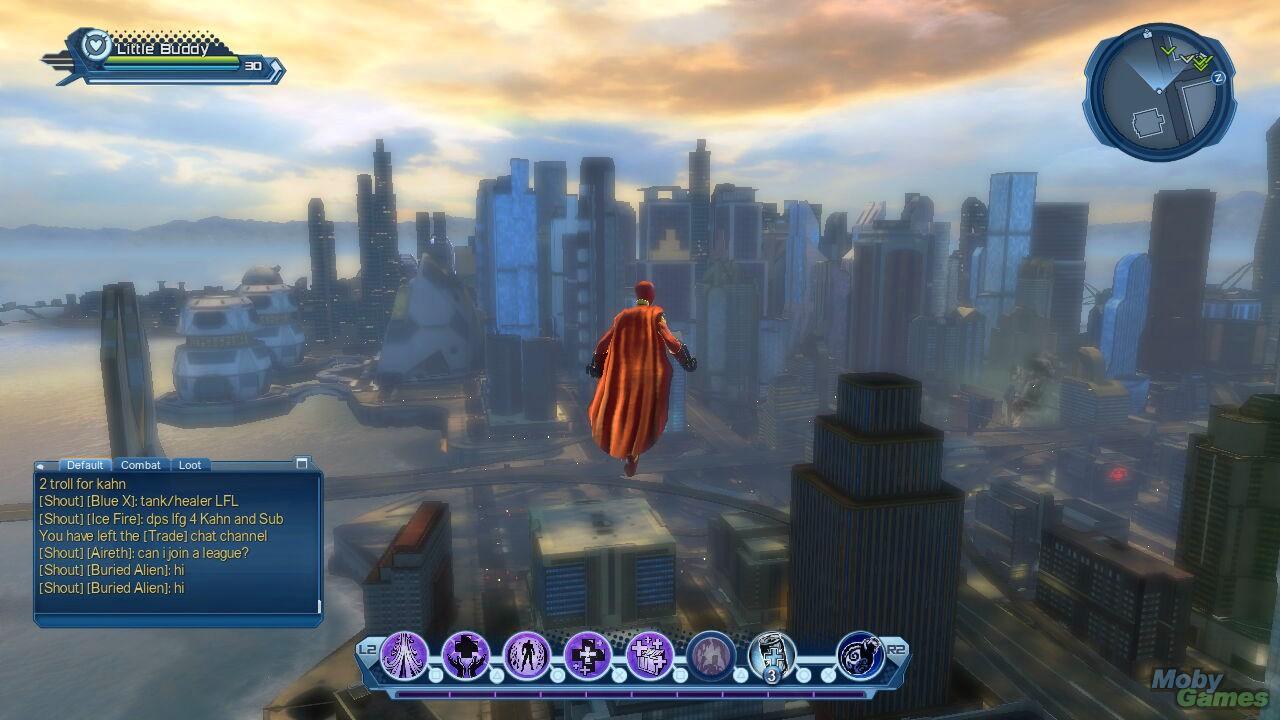Open the Loot chat tab
This screenshot has width=1280, height=720.
pyautogui.click(x=190, y=465)
